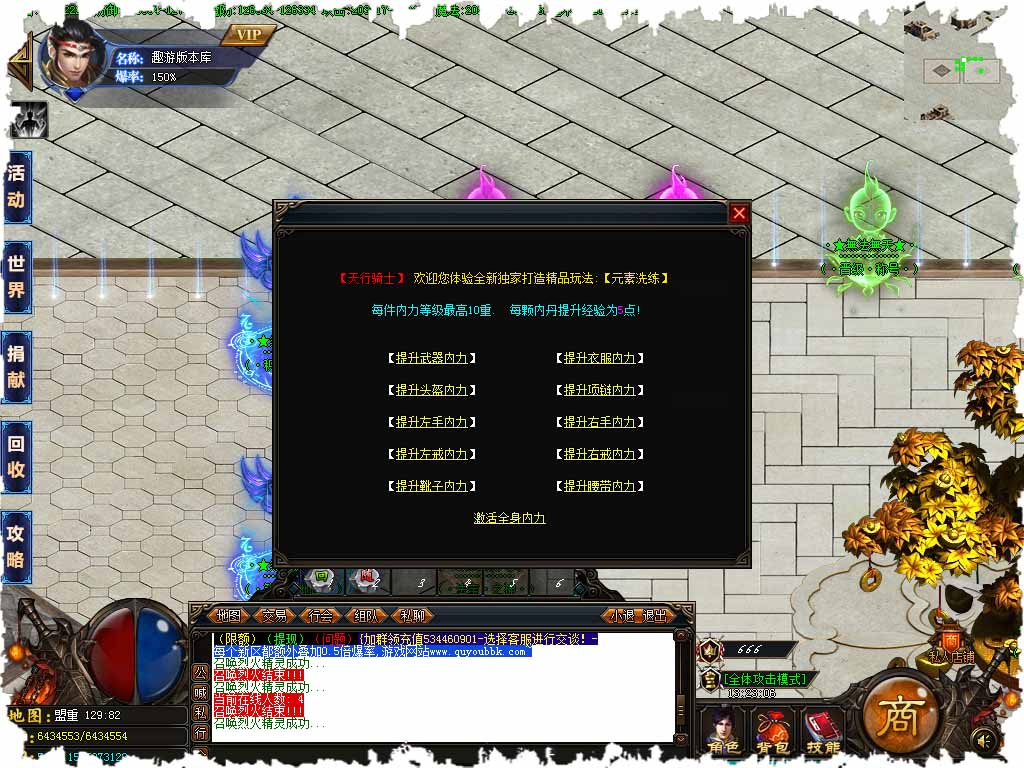This screenshot has width=1024, height=768.
Task: Open the 地图 map tab
Action: click(x=229, y=615)
